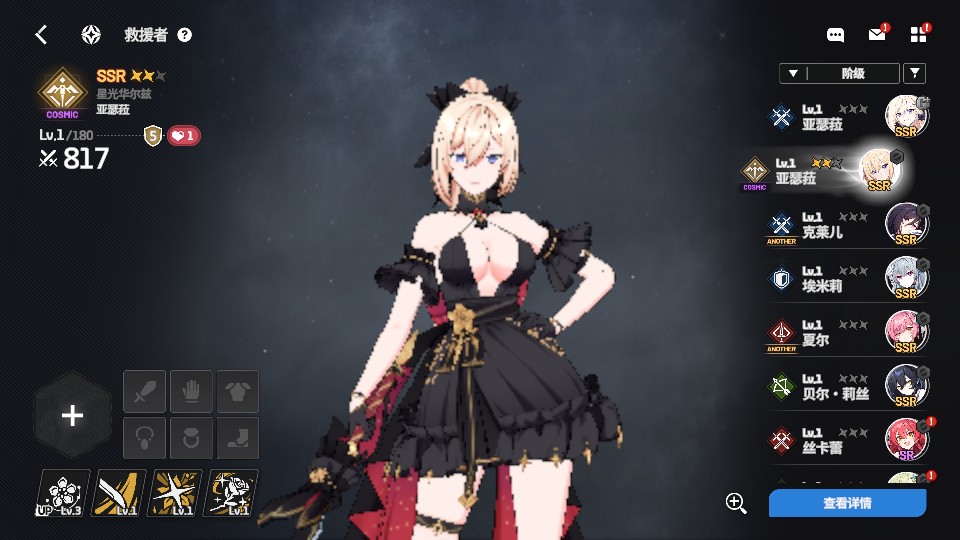Tap the large plus hexagon slot
The width and height of the screenshot is (960, 540).
72,416
